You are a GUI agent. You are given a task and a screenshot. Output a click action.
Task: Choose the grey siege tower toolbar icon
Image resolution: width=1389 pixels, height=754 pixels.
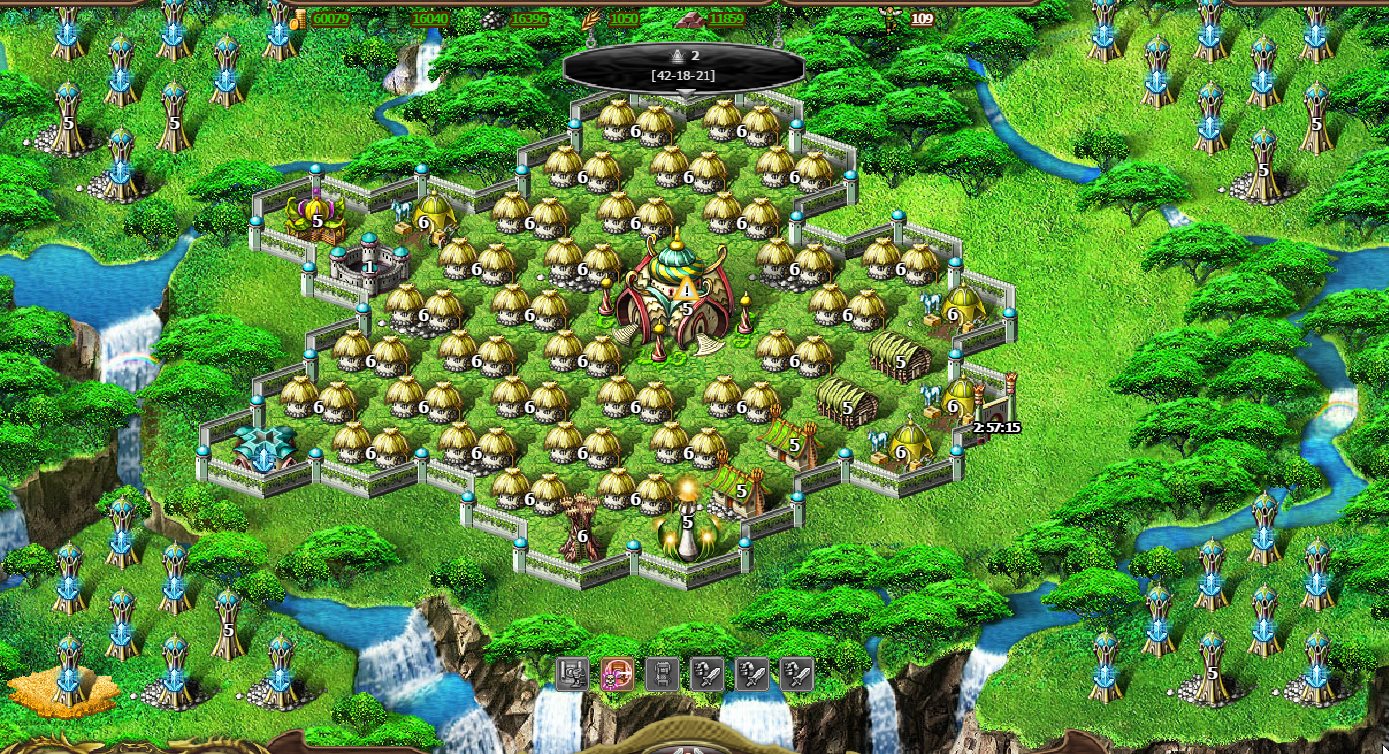tap(662, 674)
